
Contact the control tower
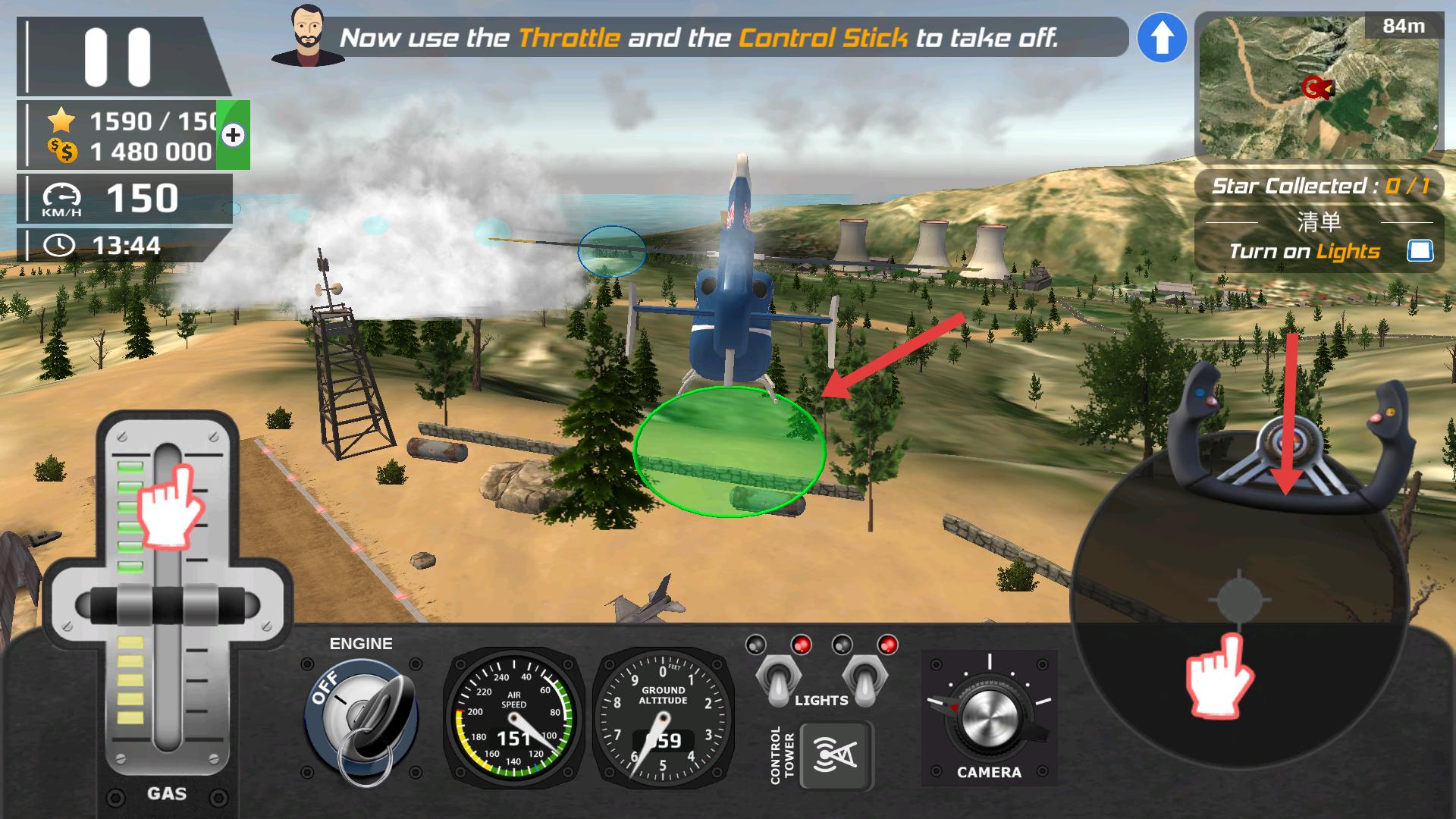tap(836, 755)
